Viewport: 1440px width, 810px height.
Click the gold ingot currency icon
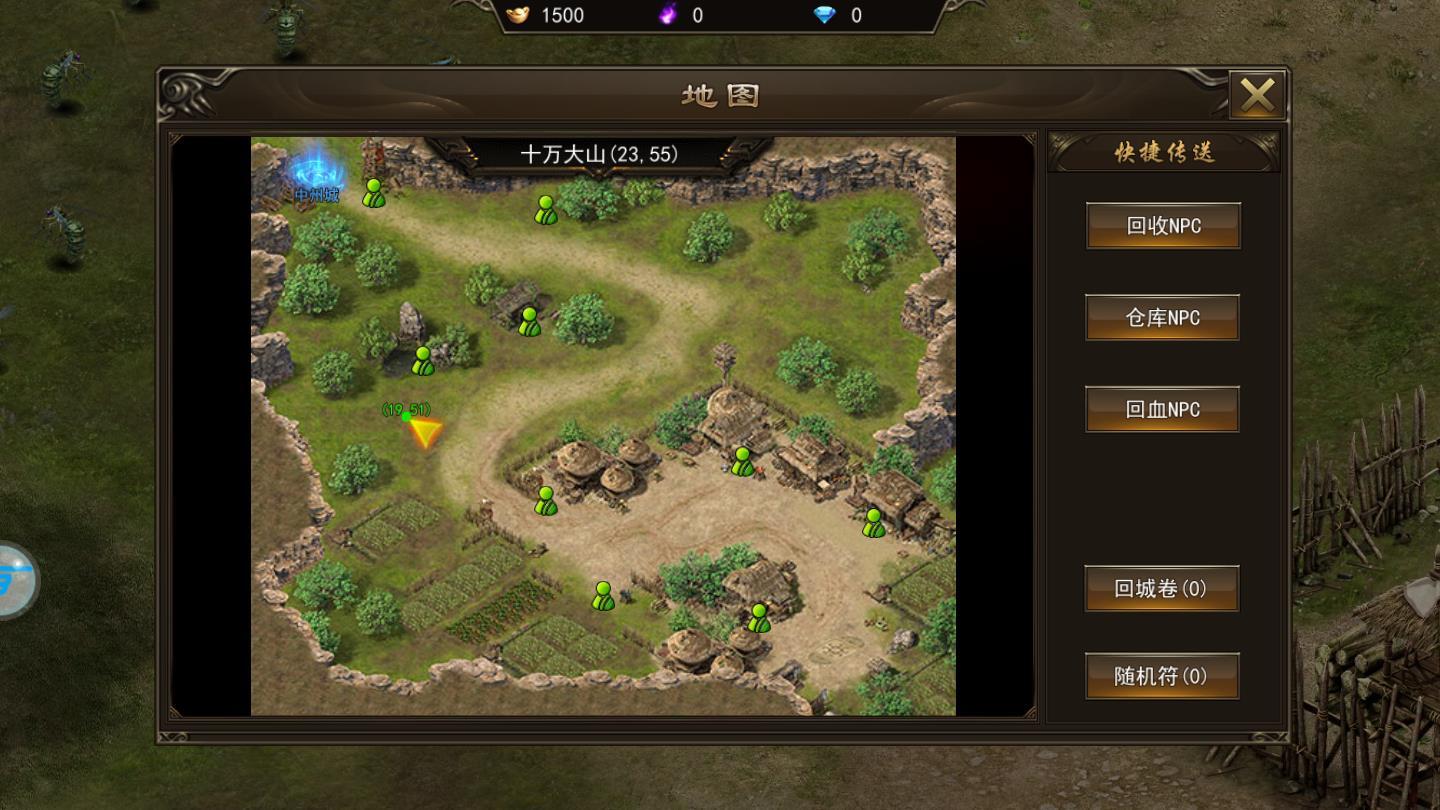(516, 15)
